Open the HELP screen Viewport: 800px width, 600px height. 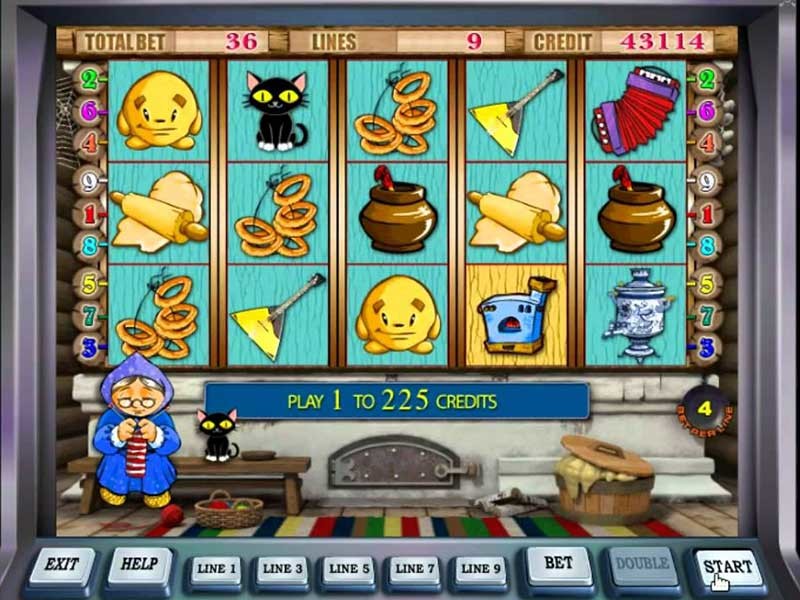(139, 566)
